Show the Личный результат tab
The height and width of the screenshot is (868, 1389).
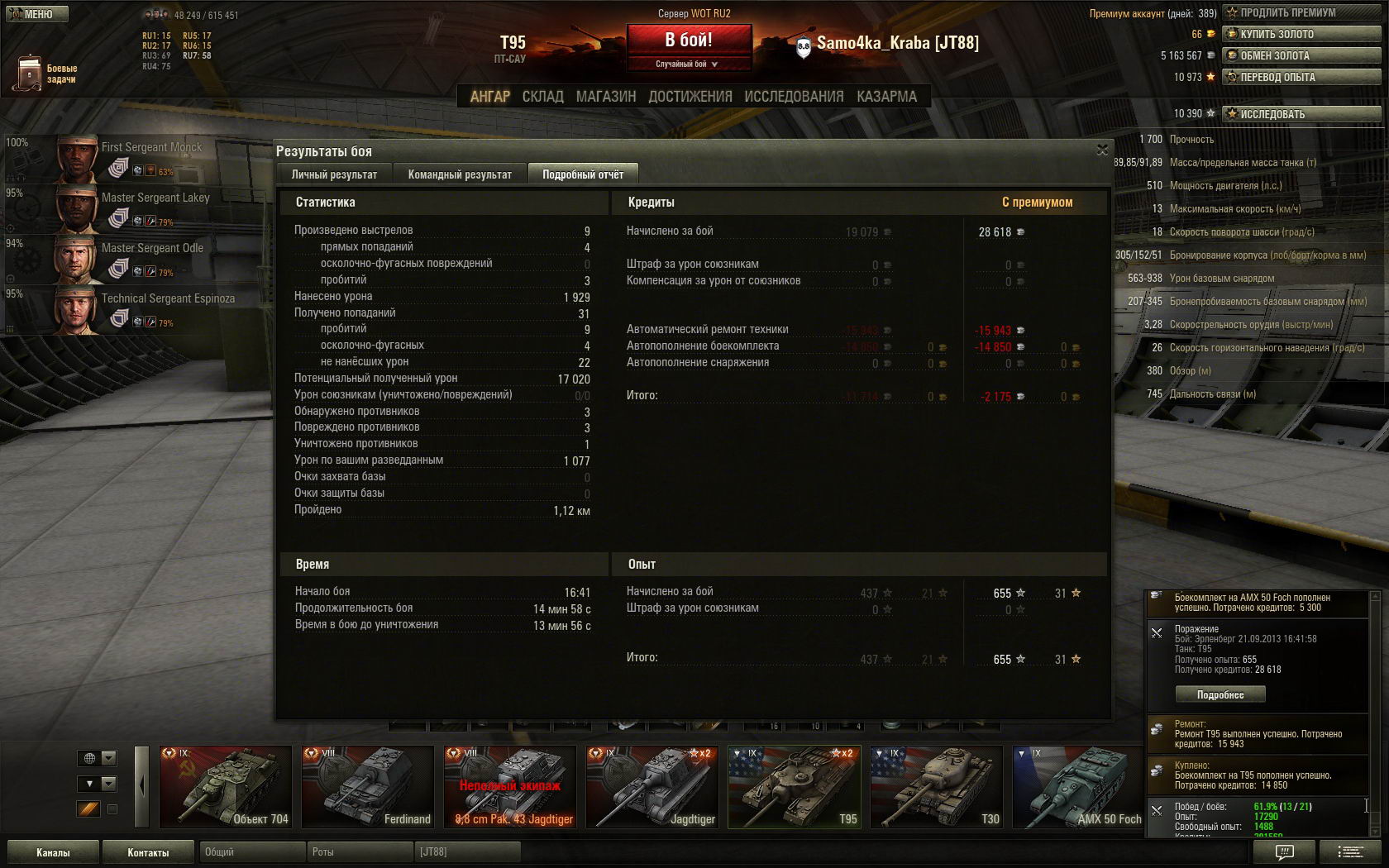[x=334, y=174]
